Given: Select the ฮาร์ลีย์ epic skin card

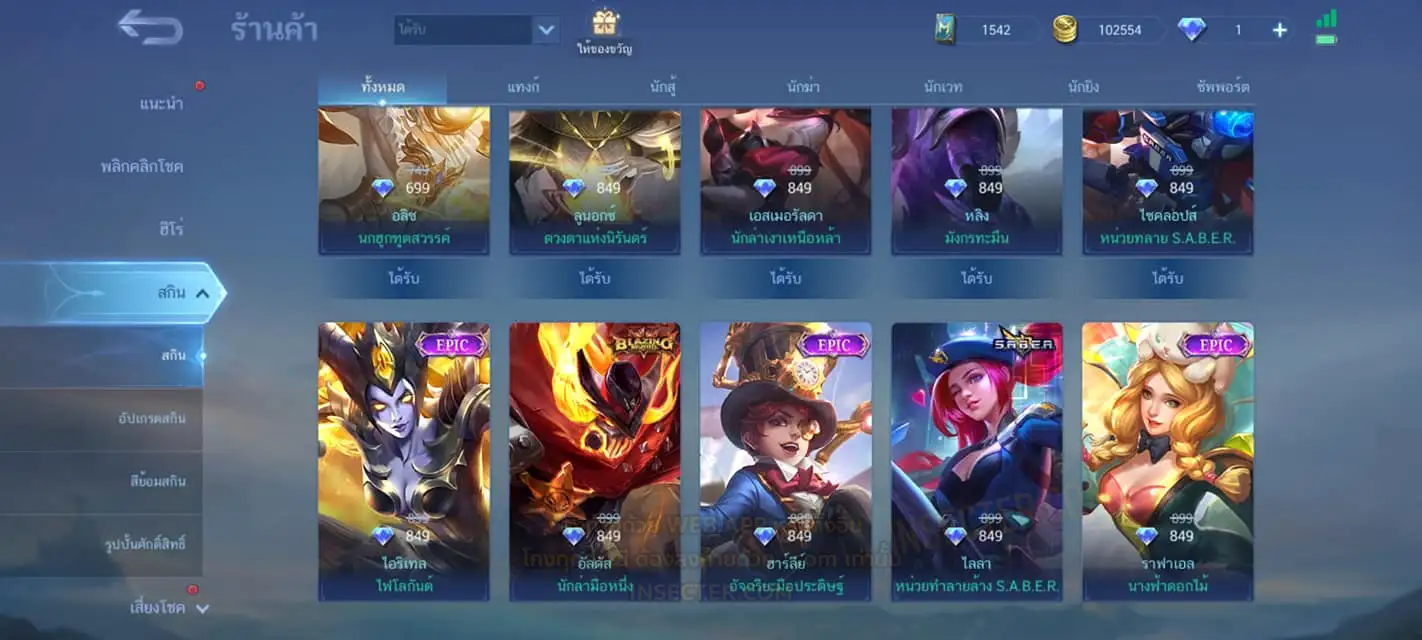Looking at the screenshot, I should click(785, 460).
